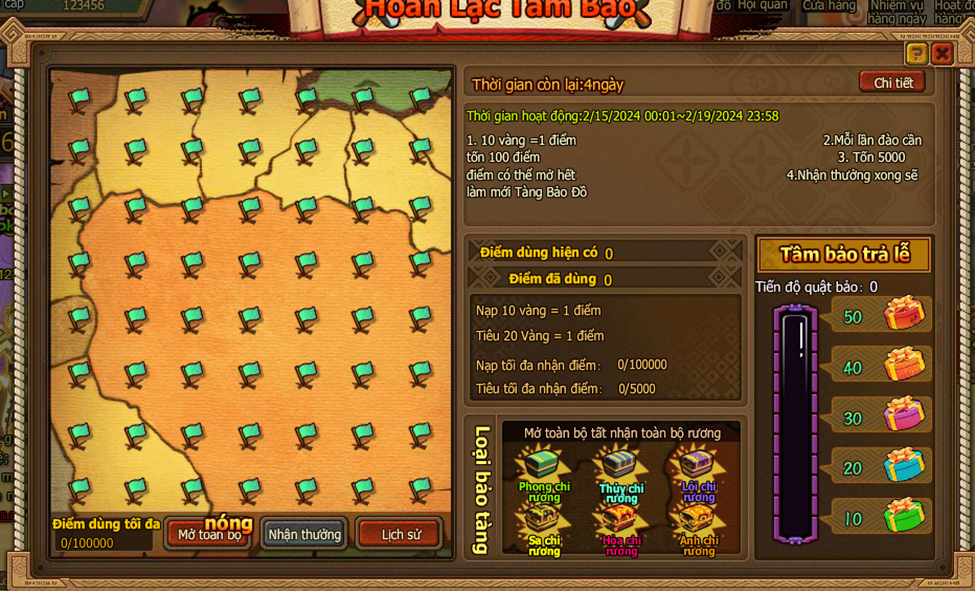Claim the 10-progress green gift box

tap(904, 516)
